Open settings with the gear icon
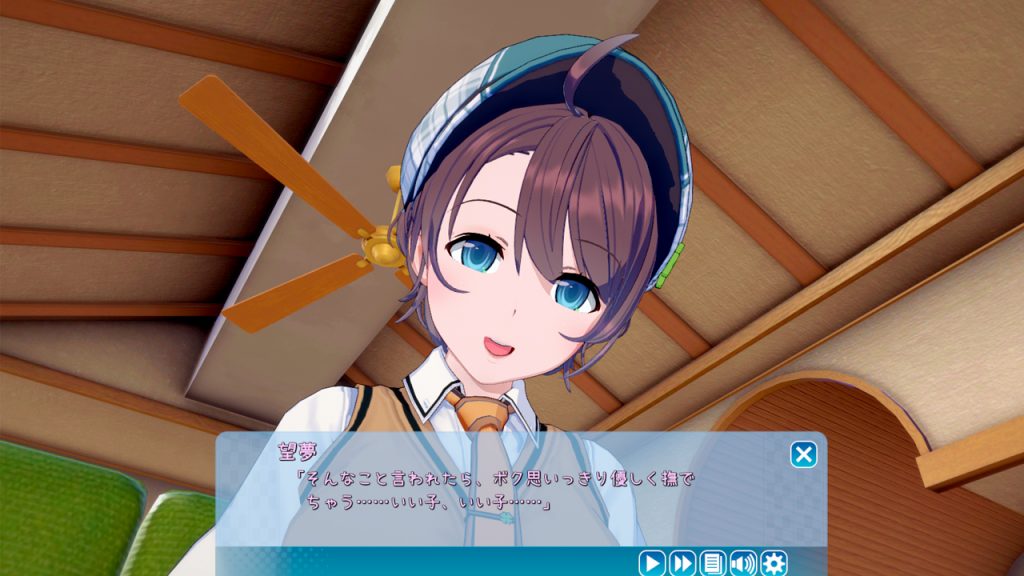This screenshot has height=576, width=1024. [x=774, y=563]
